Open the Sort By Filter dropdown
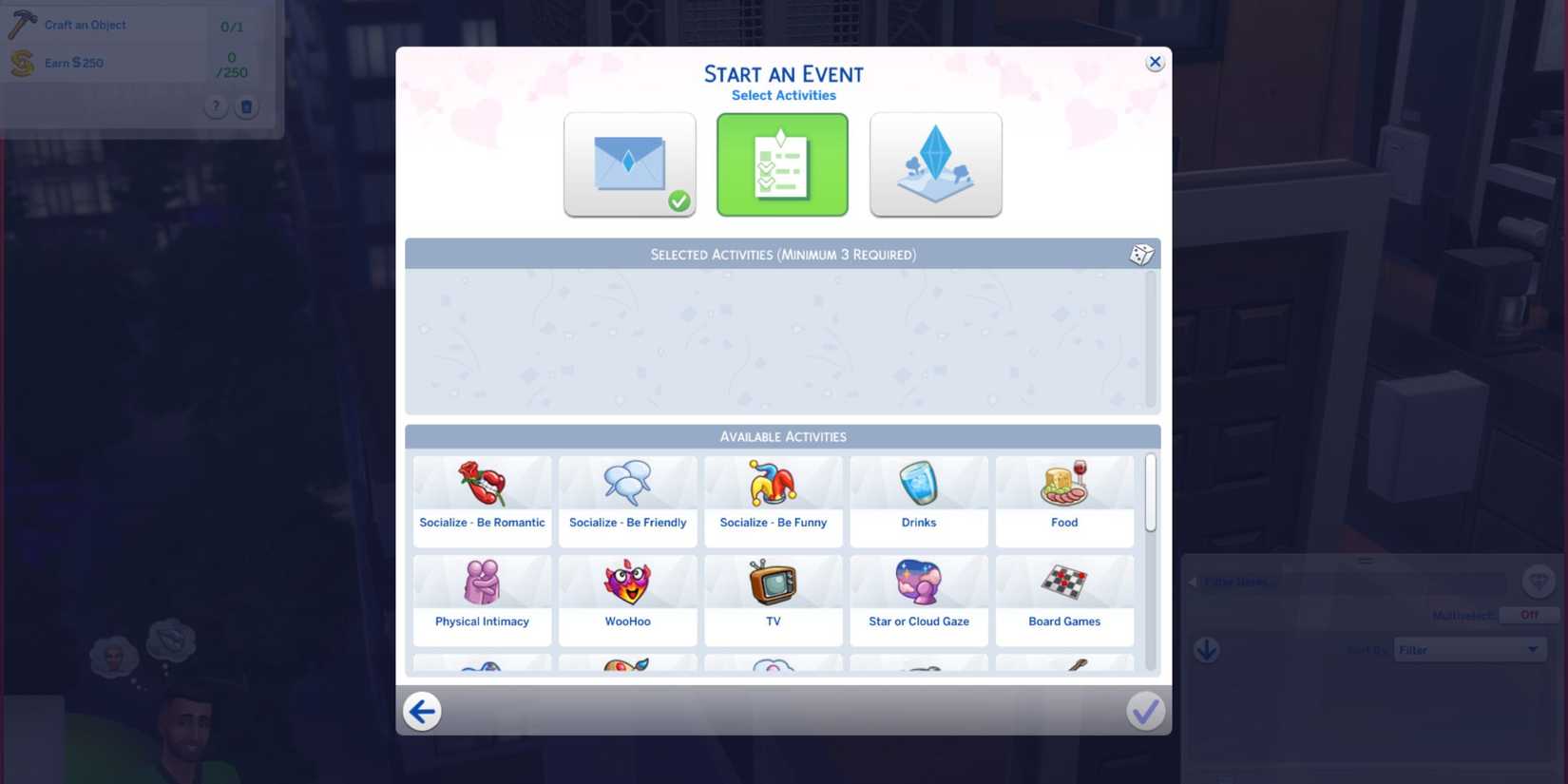The width and height of the screenshot is (1568, 784). point(1469,649)
